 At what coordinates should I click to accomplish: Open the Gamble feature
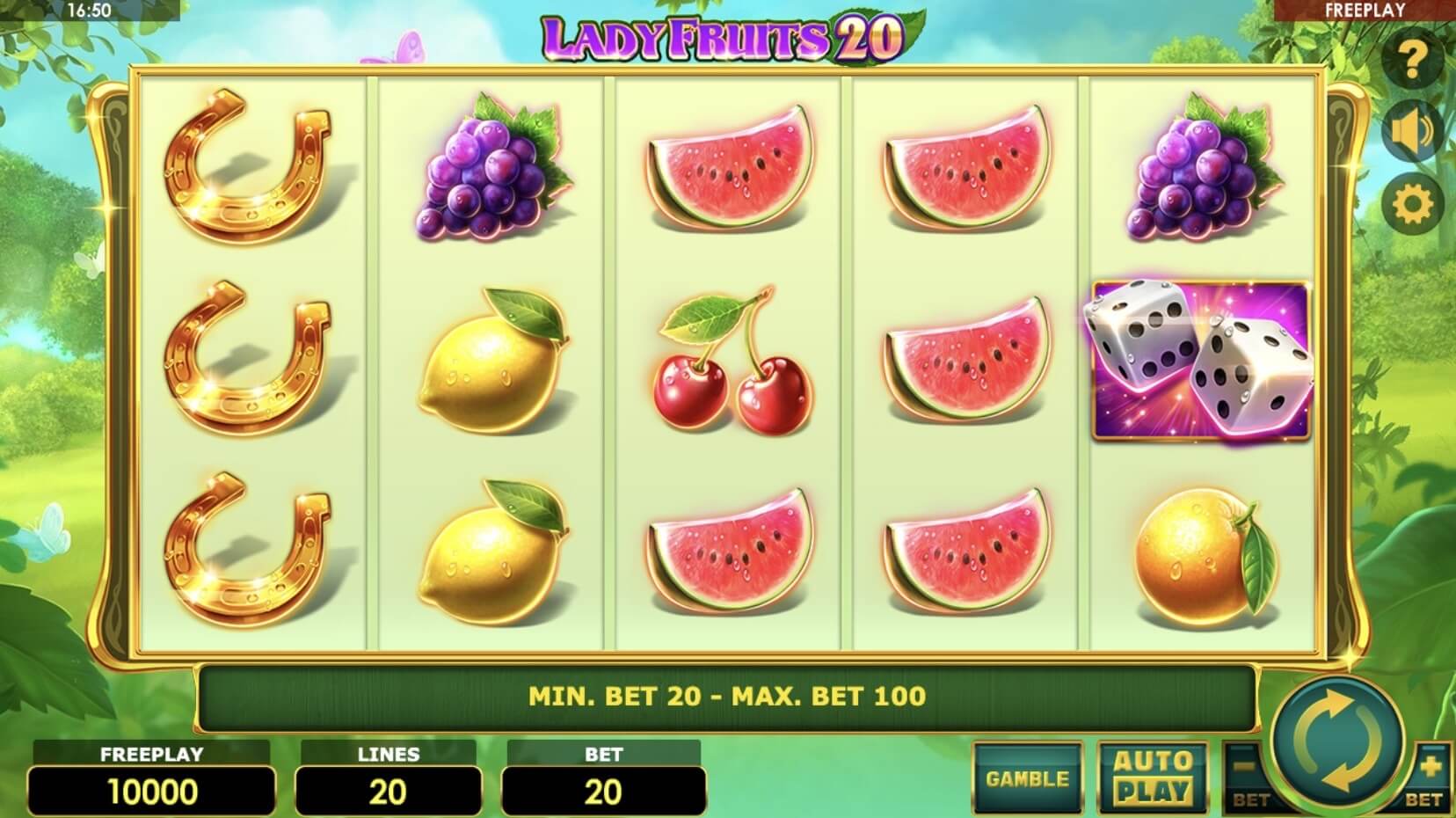pos(1027,778)
